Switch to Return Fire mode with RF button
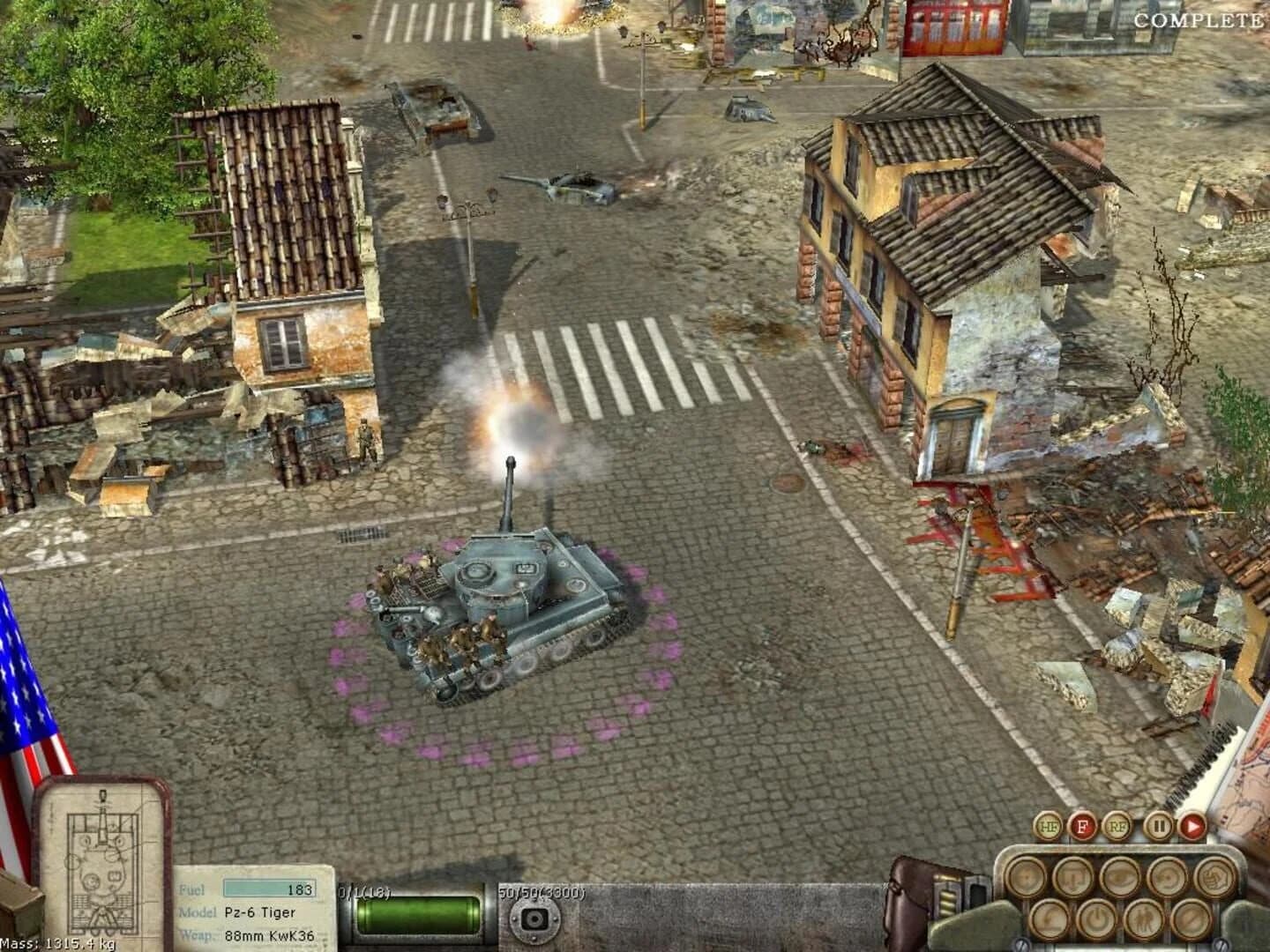 [1118, 827]
